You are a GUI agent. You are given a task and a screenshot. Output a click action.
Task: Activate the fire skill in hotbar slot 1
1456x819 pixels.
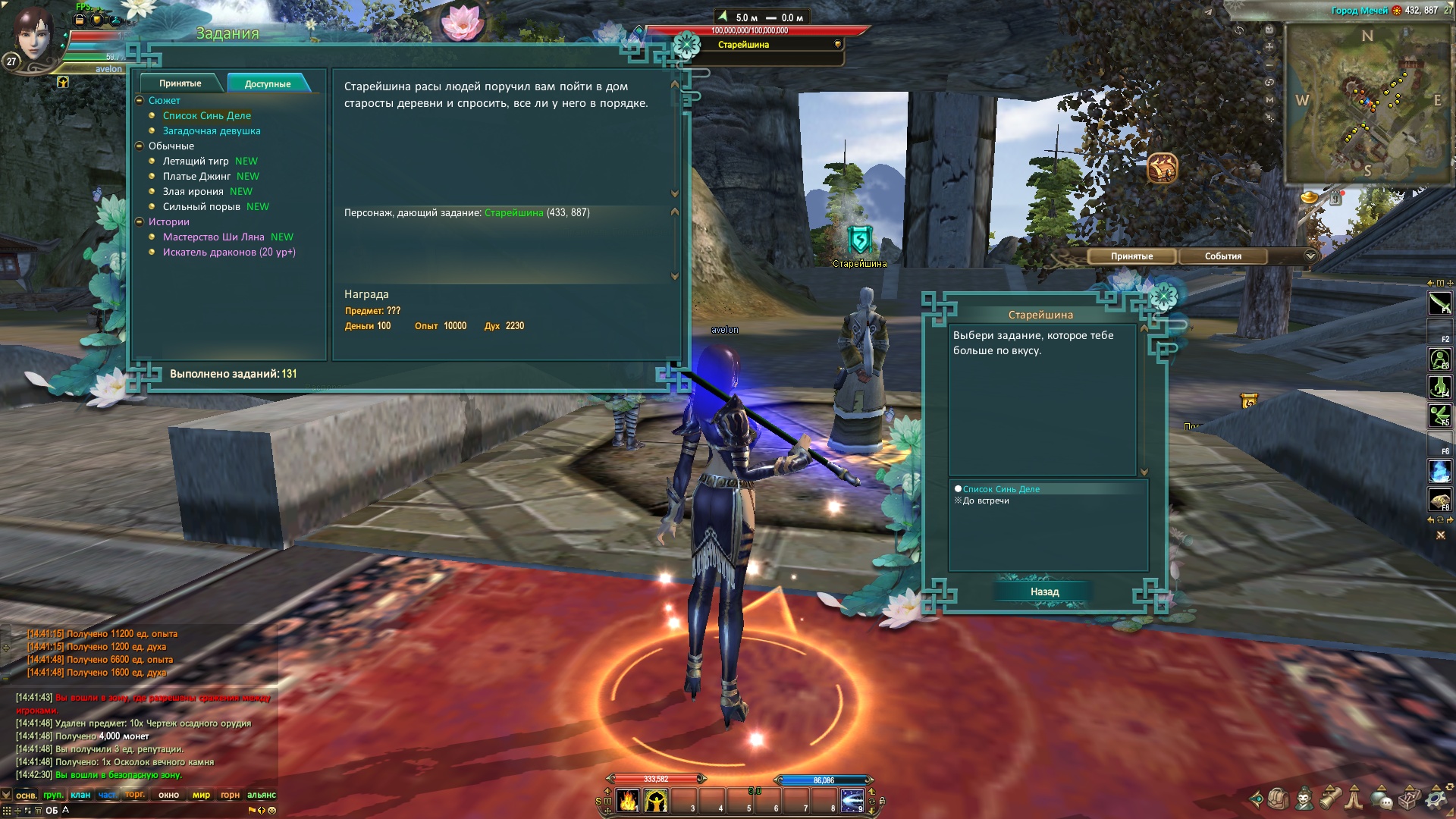(628, 801)
